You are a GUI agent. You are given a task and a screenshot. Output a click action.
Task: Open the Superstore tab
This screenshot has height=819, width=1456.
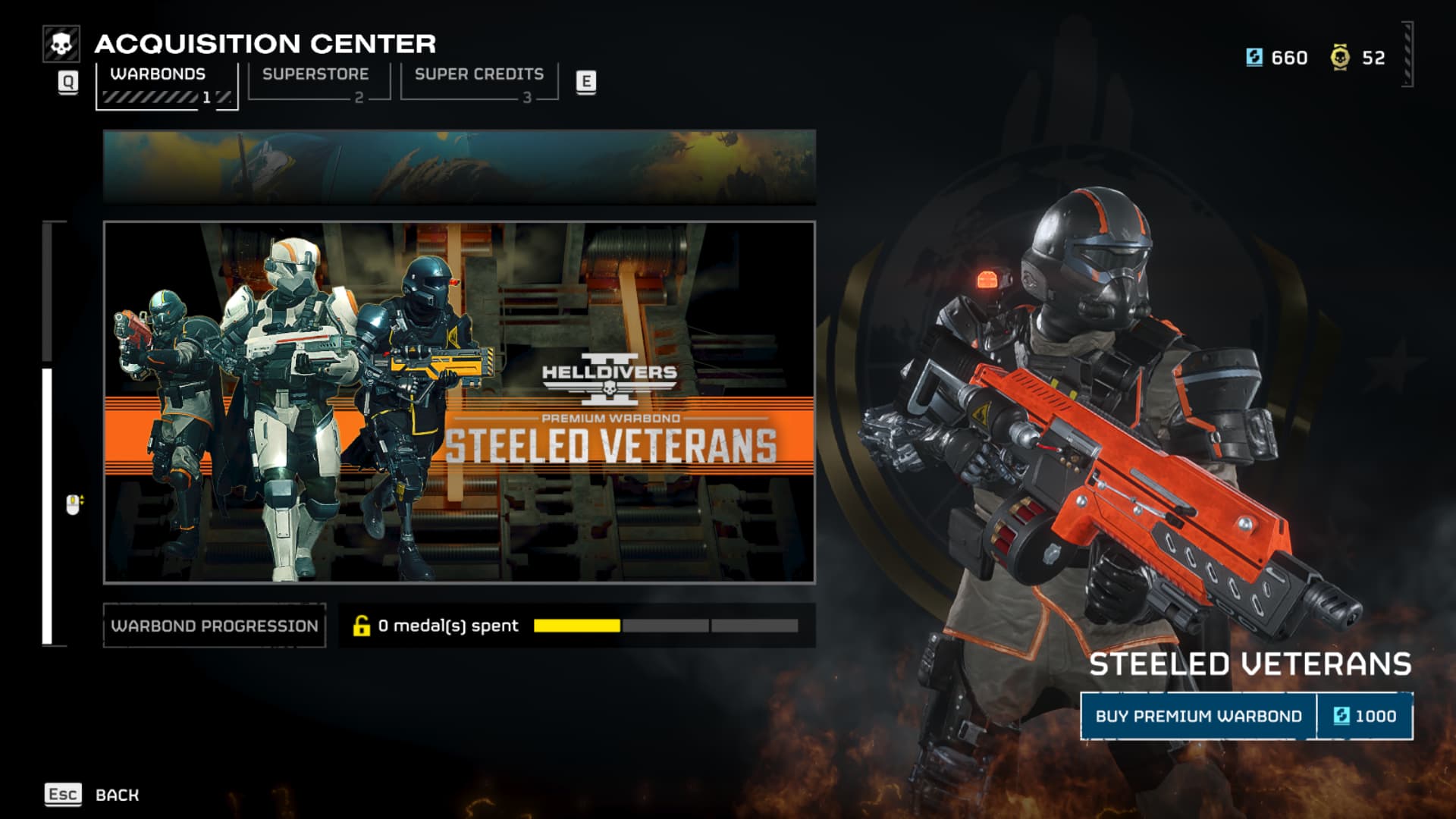(318, 81)
